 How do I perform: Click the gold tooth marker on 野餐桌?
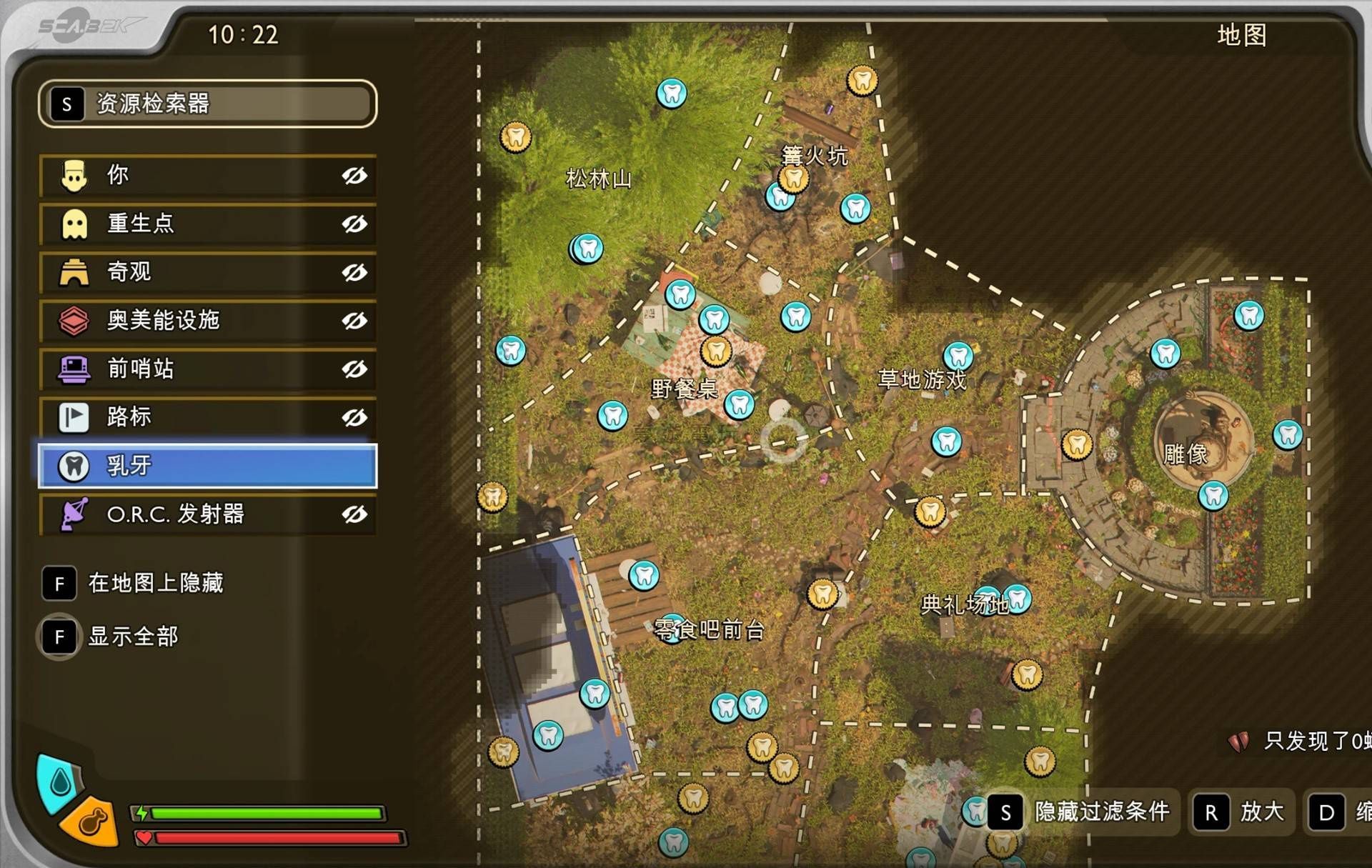point(716,351)
